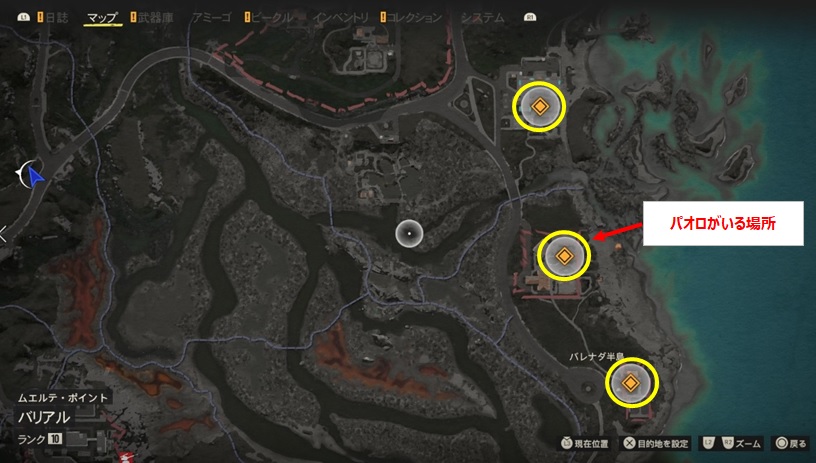
Task: Select the orange marker the red arrow indicates
Action: click(x=564, y=256)
